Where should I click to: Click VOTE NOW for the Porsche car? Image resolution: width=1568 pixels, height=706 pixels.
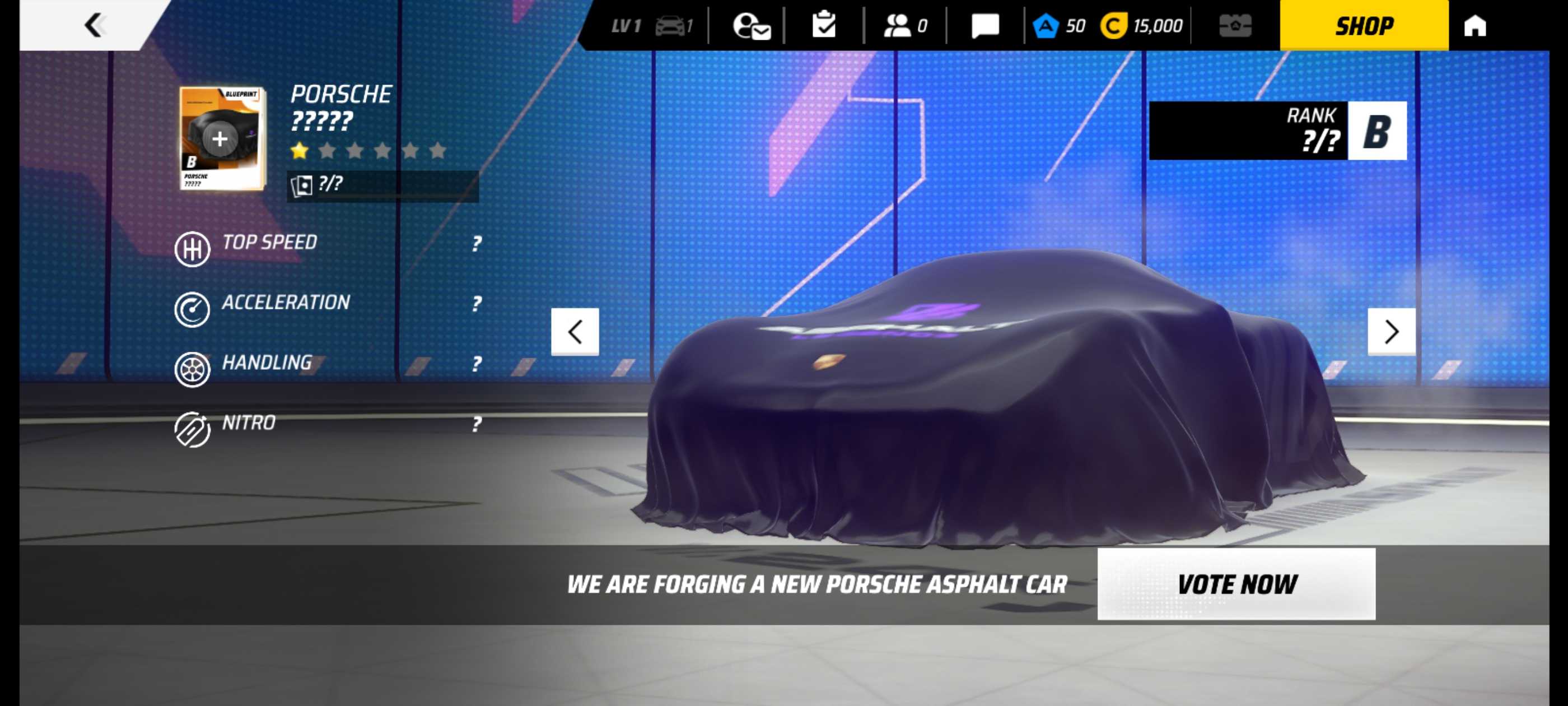[x=1236, y=583]
